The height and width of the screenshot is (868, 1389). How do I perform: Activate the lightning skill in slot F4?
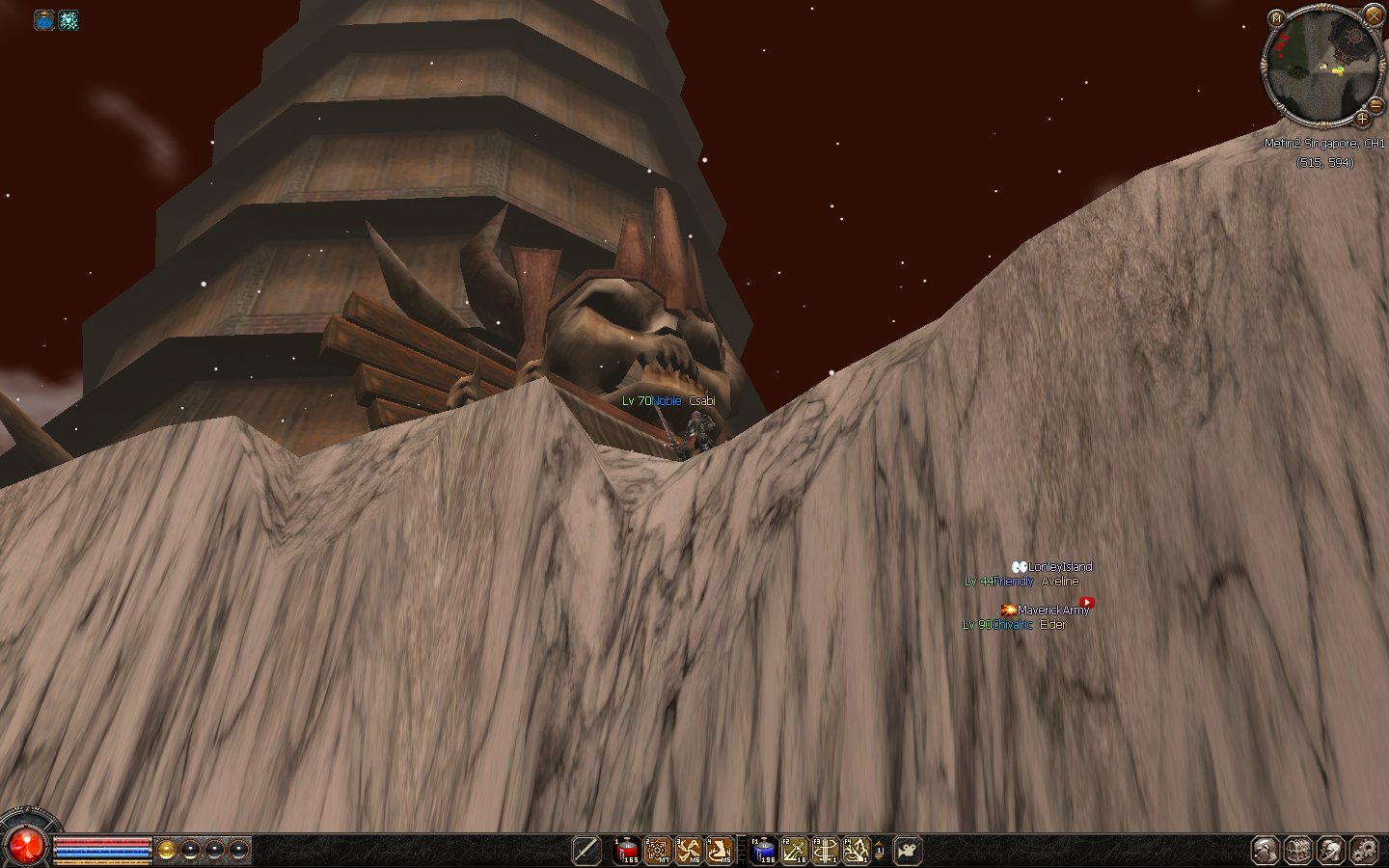[x=857, y=850]
